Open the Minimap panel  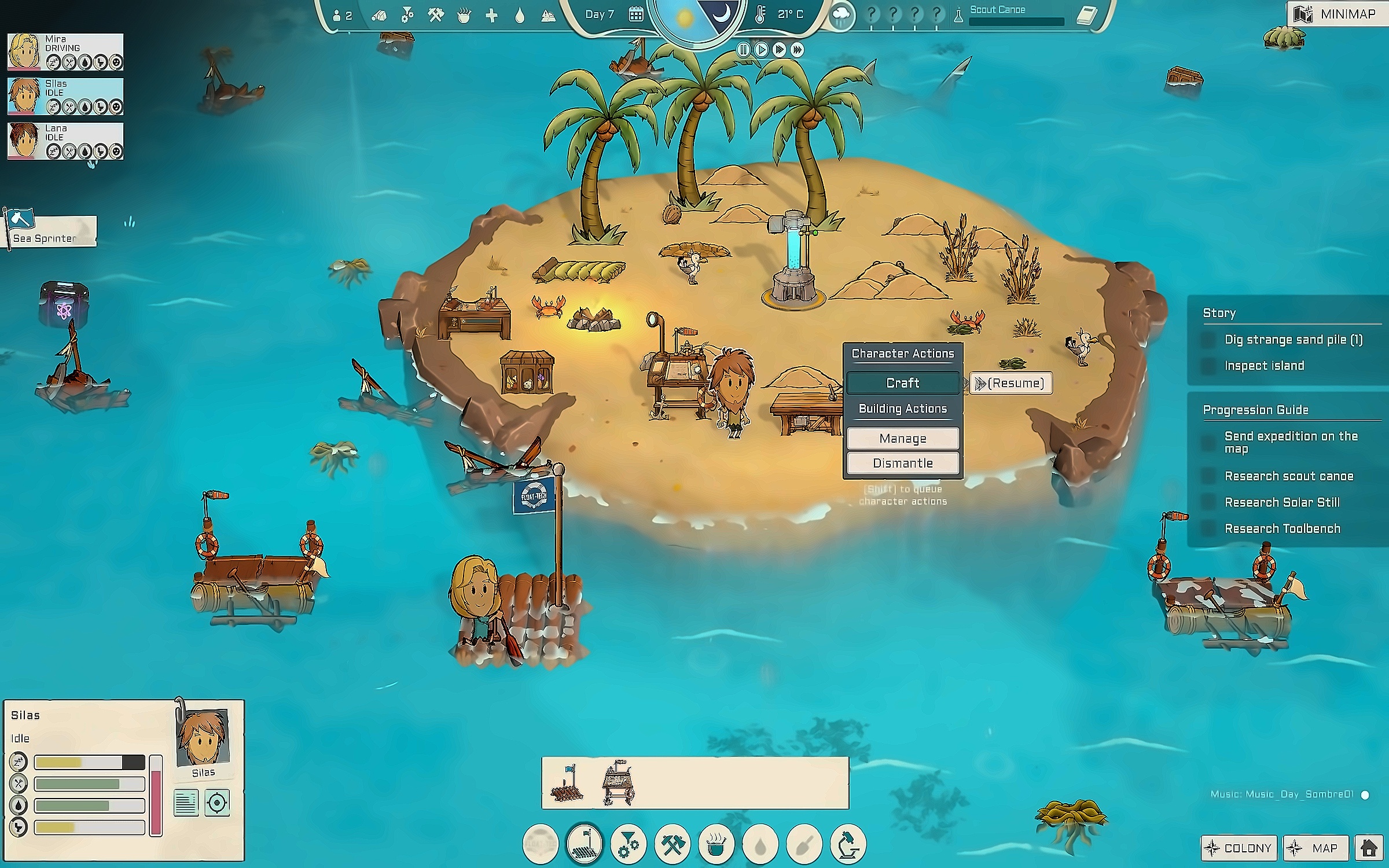tap(1337, 14)
